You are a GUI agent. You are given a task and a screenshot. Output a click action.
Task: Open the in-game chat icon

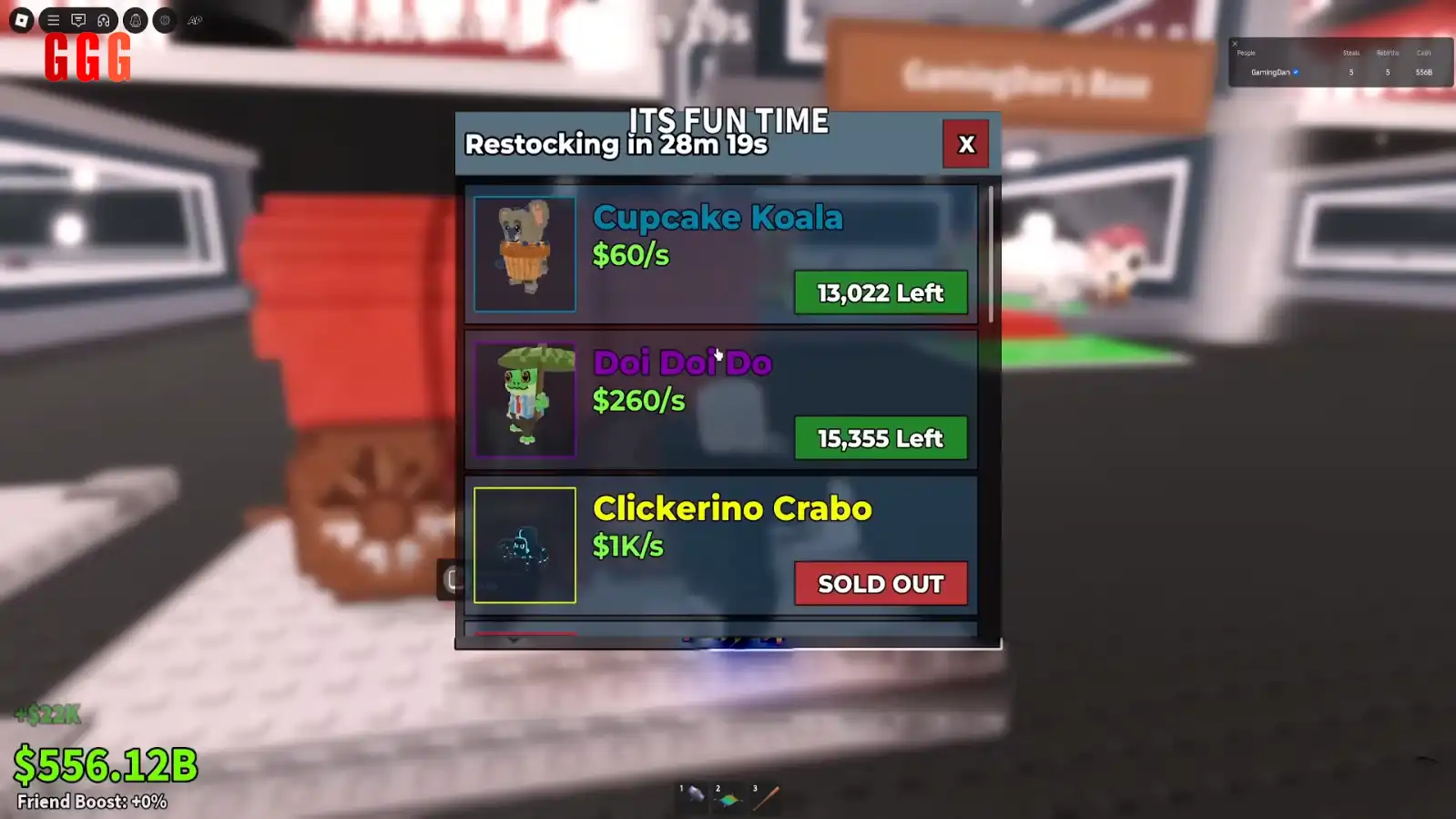(79, 20)
